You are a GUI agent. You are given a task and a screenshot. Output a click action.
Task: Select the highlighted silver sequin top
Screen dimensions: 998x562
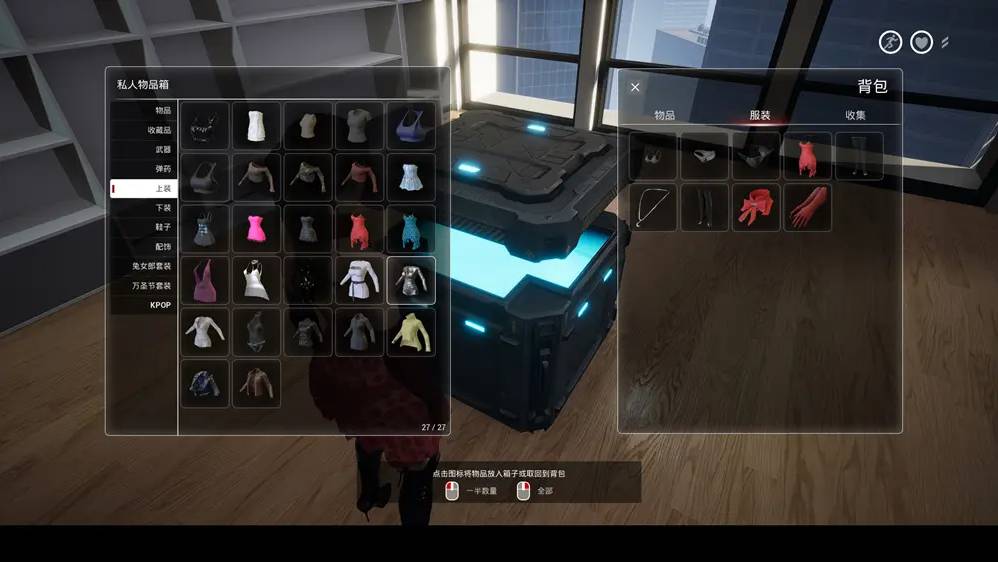click(x=411, y=280)
